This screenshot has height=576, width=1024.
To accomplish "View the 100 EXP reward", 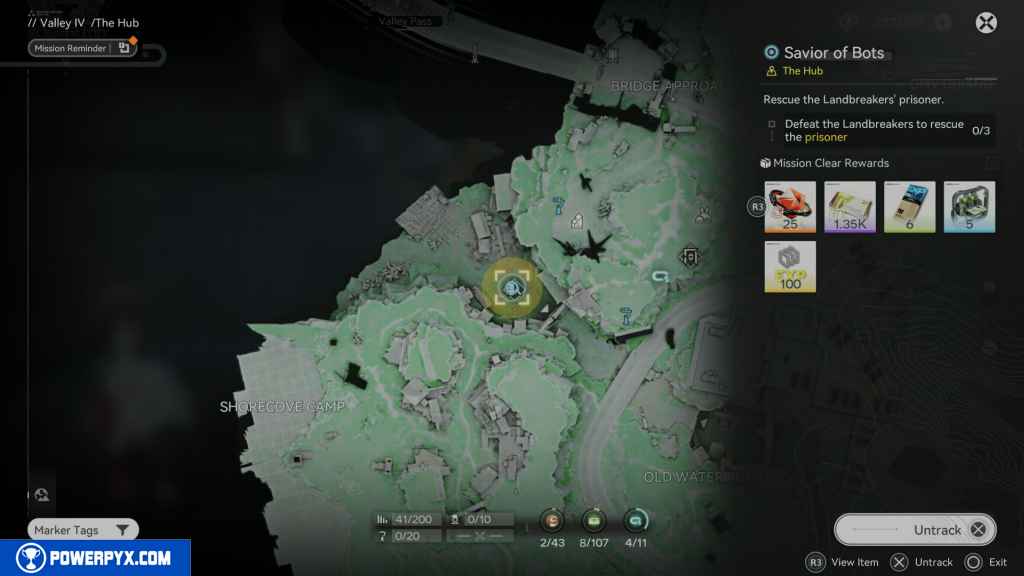I will point(790,267).
